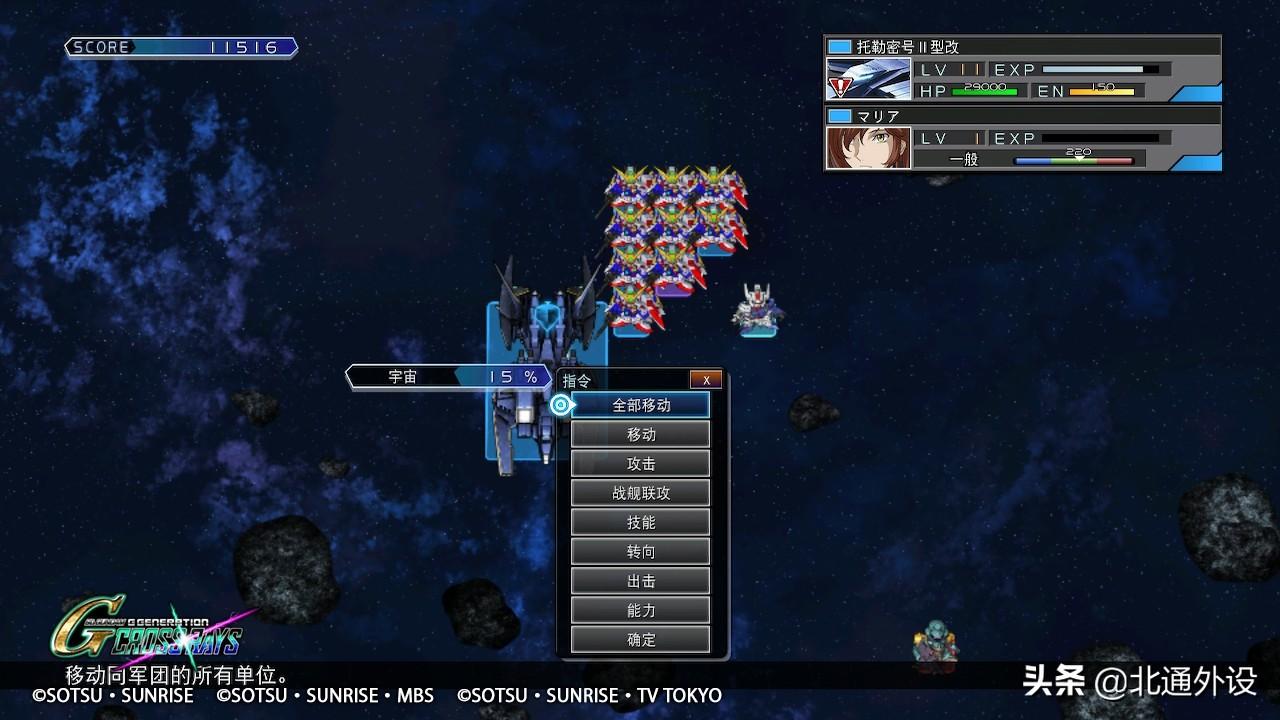The width and height of the screenshot is (1280, 720).
Task: Click the 托勒密号II型改 ship portrait
Action: [x=868, y=80]
